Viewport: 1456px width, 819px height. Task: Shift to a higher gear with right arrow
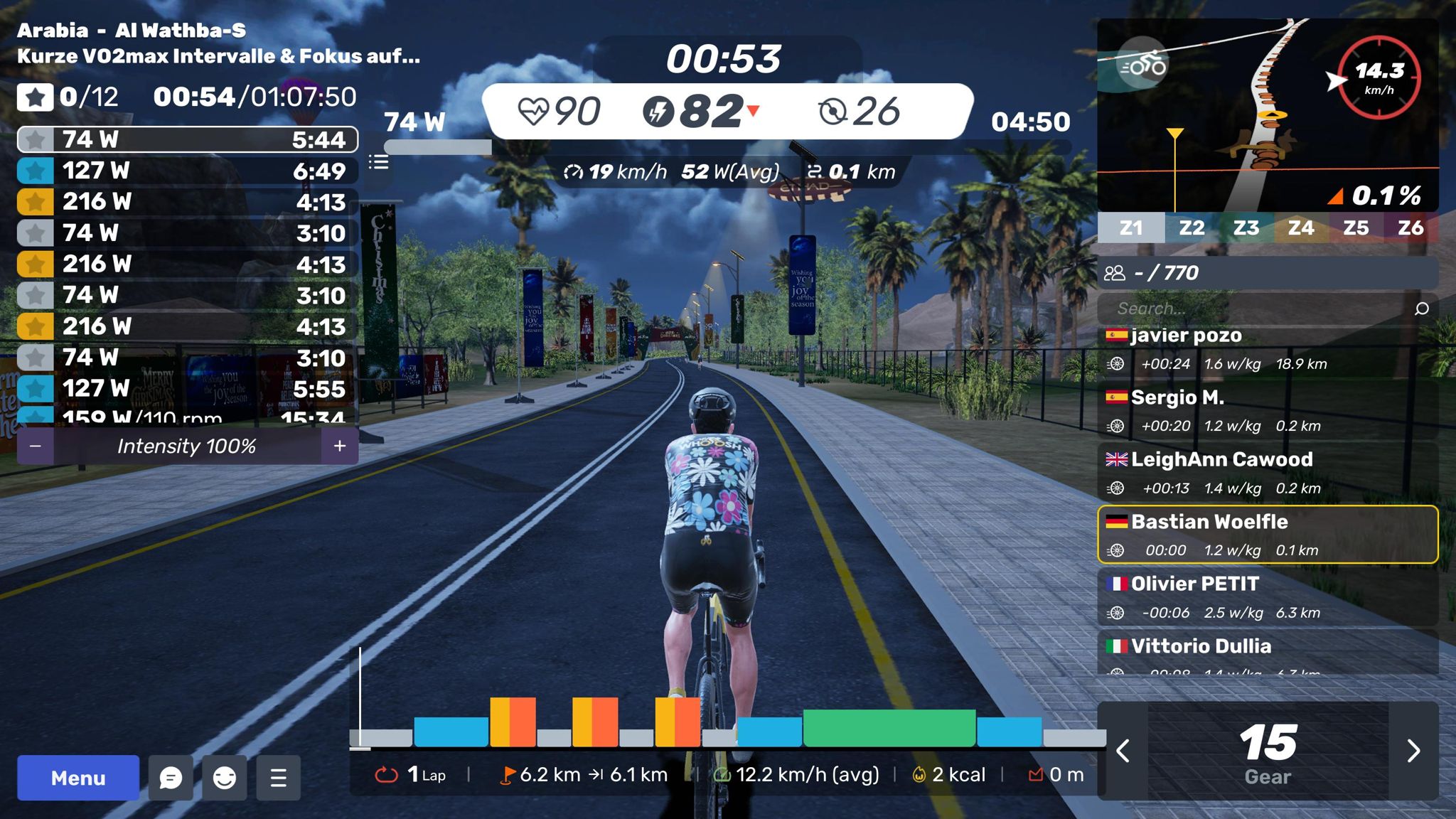[1413, 751]
